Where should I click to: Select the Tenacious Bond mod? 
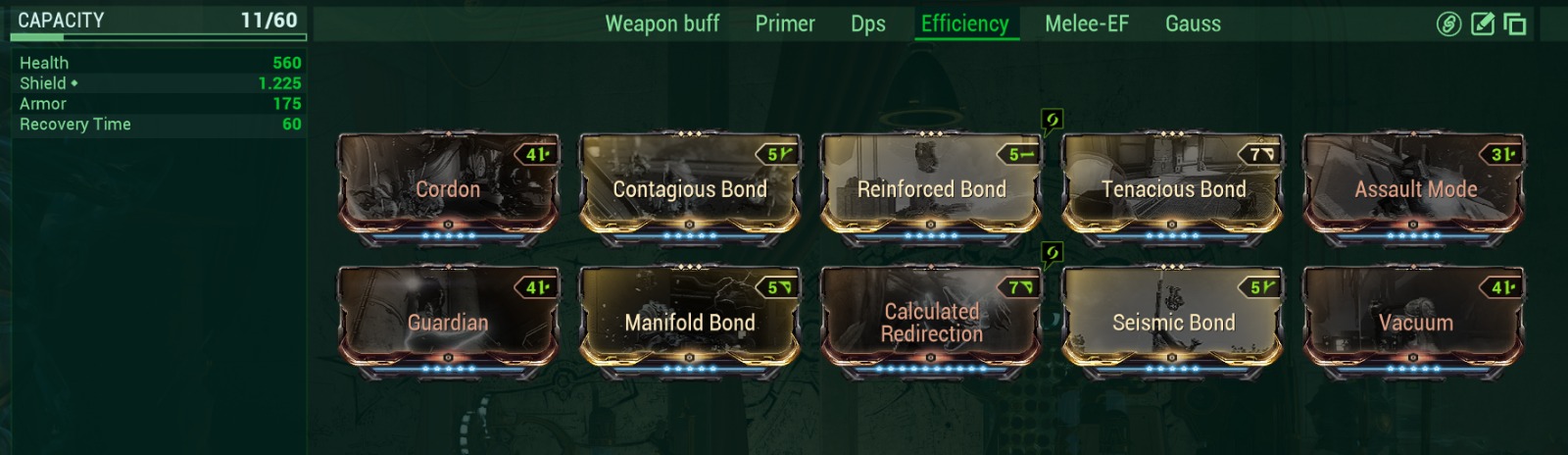point(1173,188)
